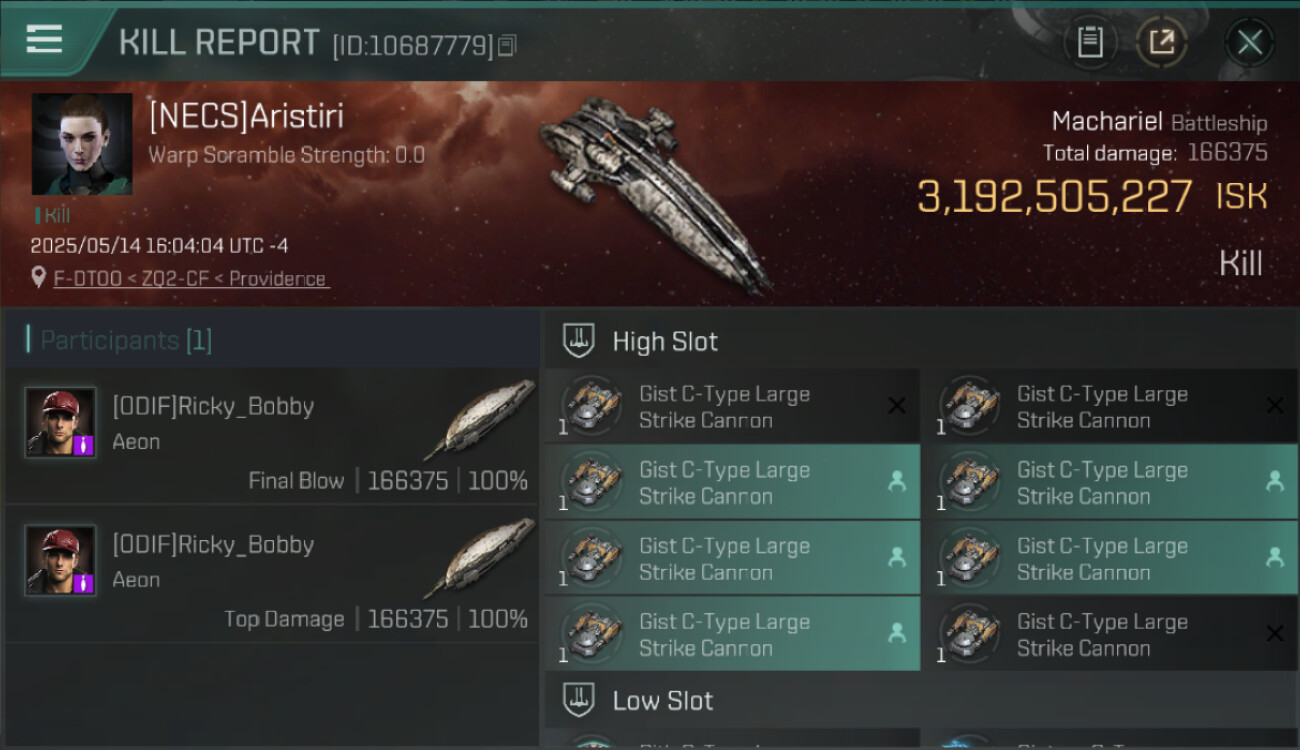Open the clipboard icon button
The width and height of the screenshot is (1300, 750).
1089,42
